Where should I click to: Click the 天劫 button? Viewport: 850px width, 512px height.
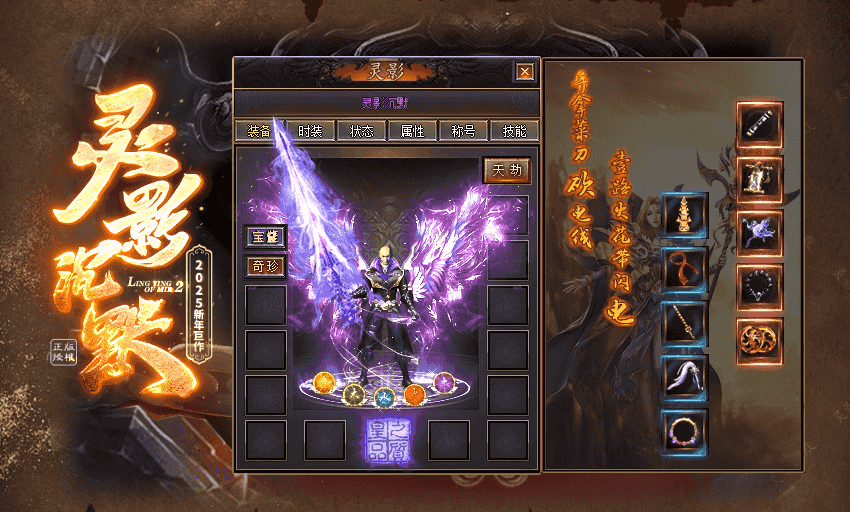(x=507, y=171)
